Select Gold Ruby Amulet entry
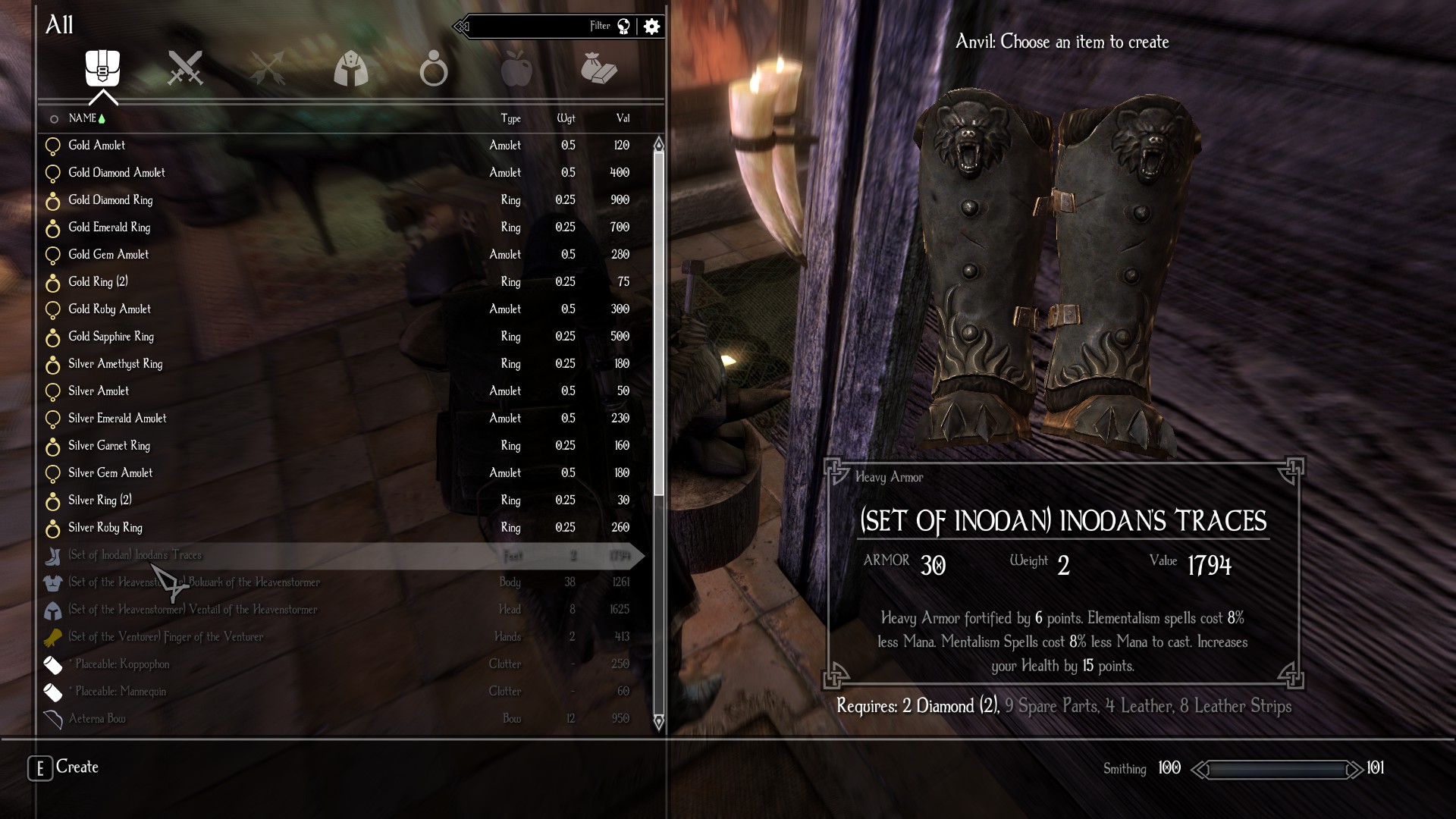1456x819 pixels. [x=110, y=309]
